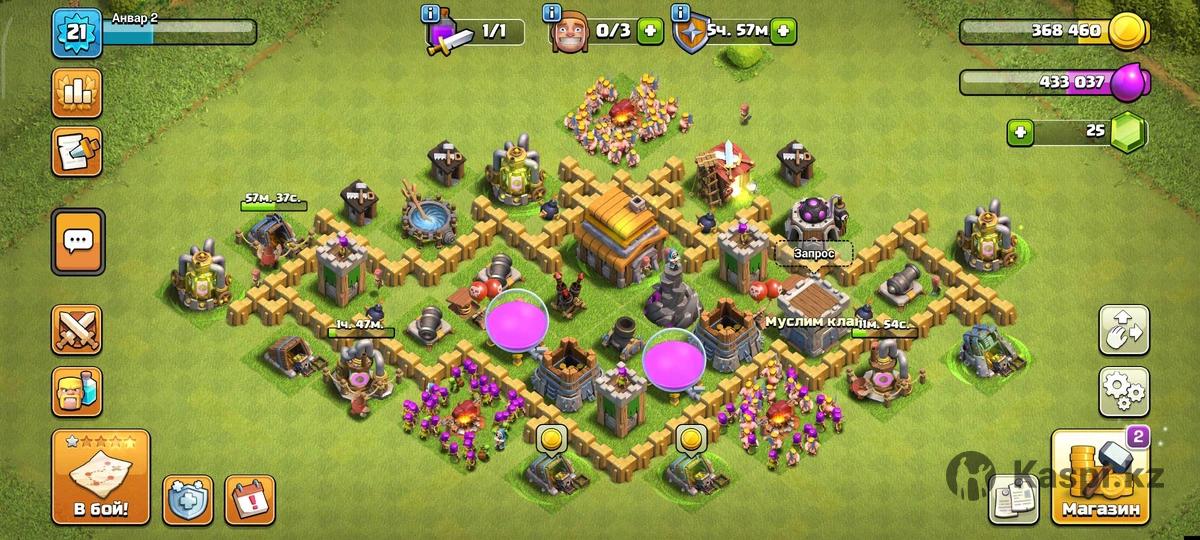Open the shield info button beside В бой!
1200x540 pixels.
pyautogui.click(x=187, y=499)
